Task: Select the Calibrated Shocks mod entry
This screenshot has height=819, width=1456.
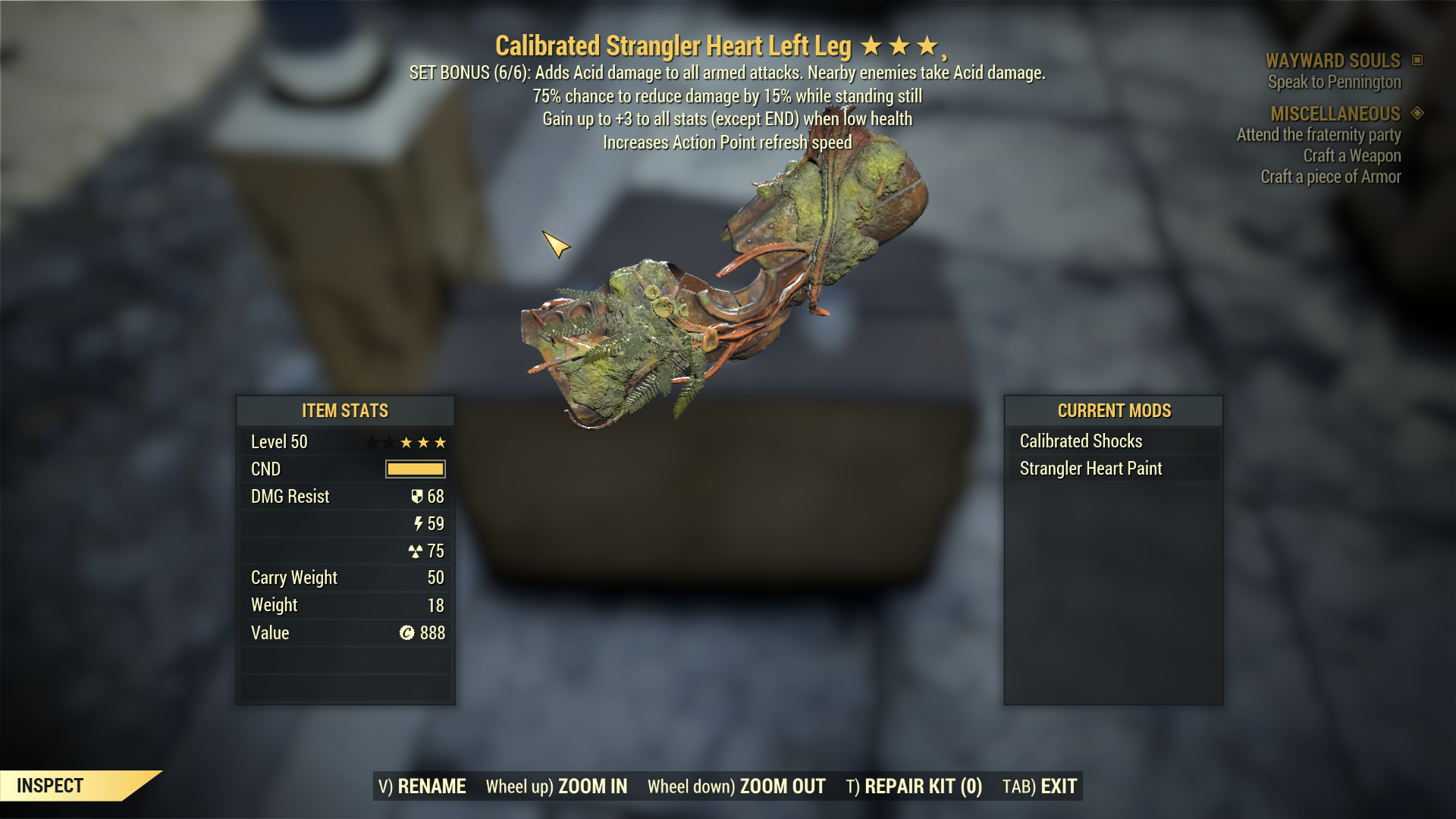Action: [1080, 441]
